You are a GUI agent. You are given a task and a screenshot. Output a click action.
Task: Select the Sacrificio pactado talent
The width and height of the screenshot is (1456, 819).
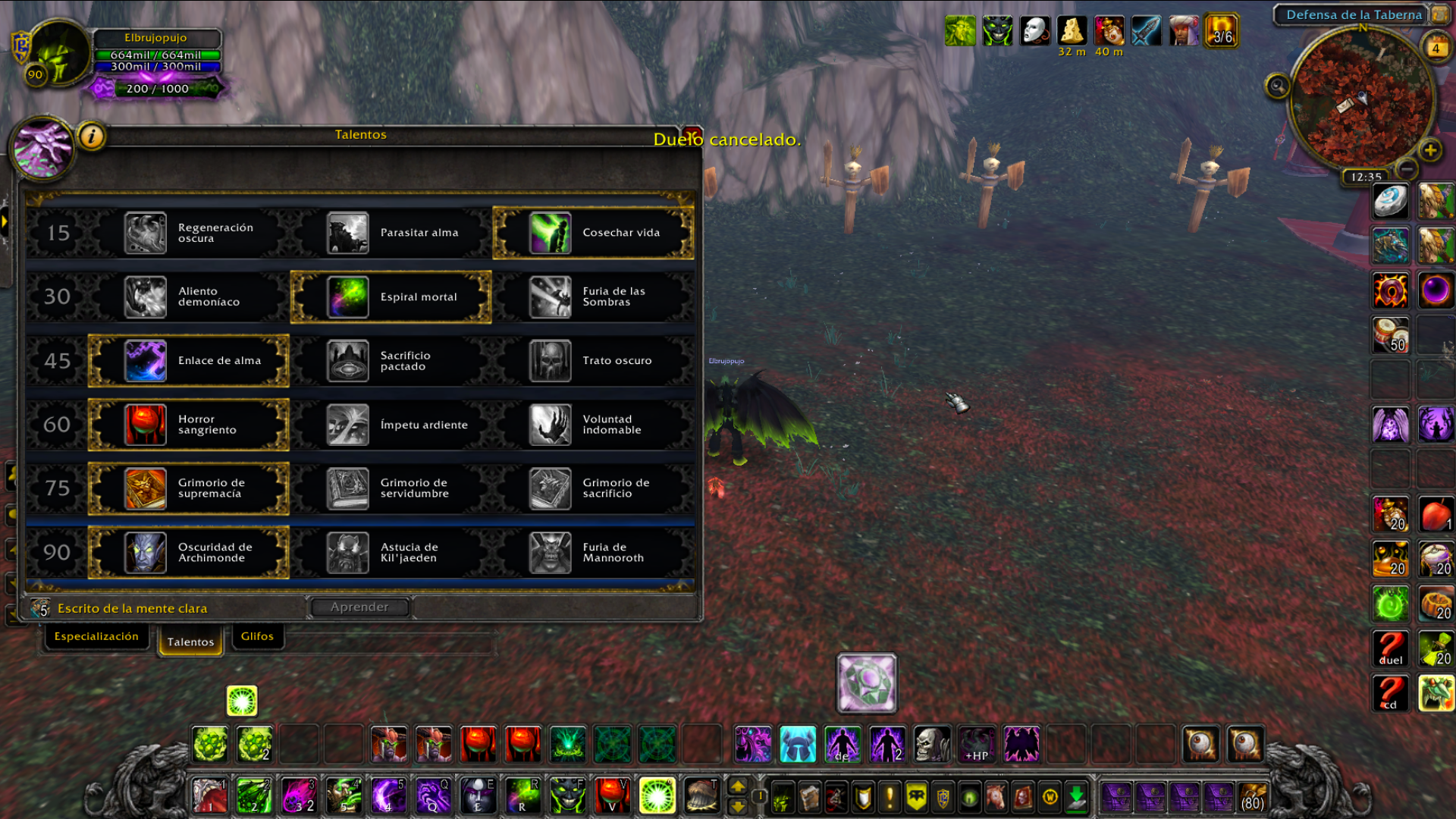click(x=391, y=361)
